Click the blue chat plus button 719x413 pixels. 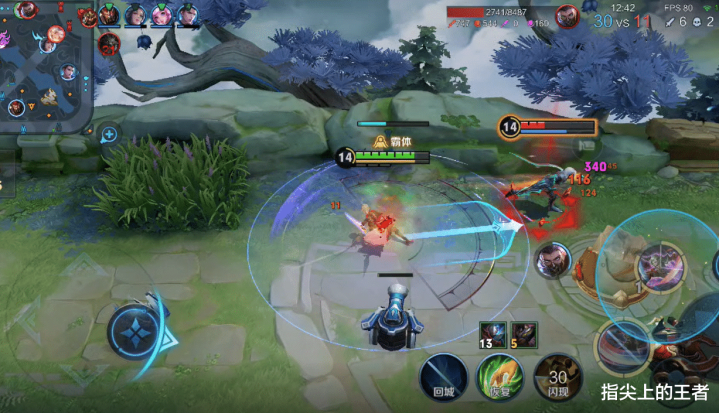coord(108,134)
